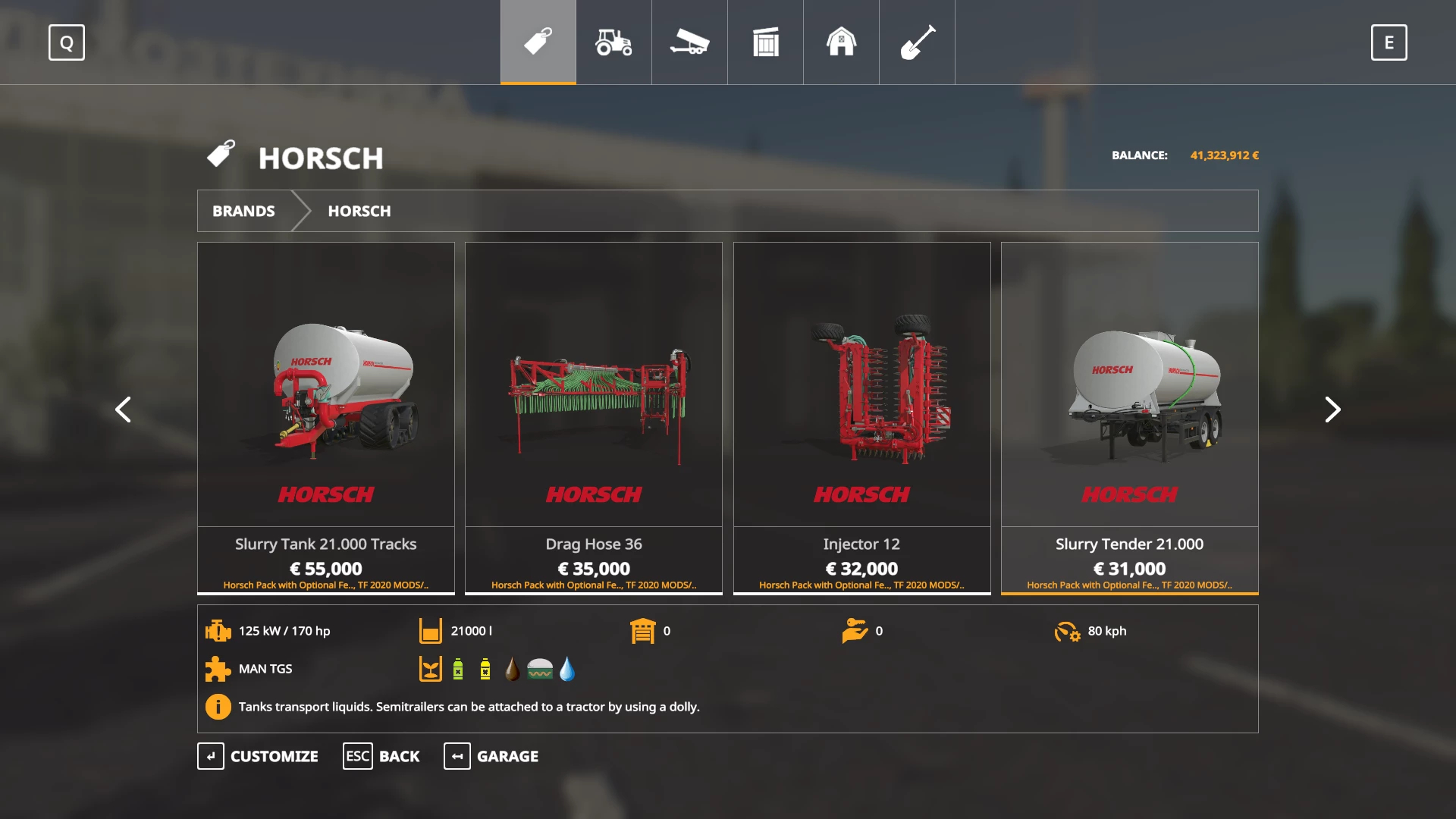Screen dimensions: 1456x819
Task: Go back to the Brands breadcrumb
Action: coord(243,211)
